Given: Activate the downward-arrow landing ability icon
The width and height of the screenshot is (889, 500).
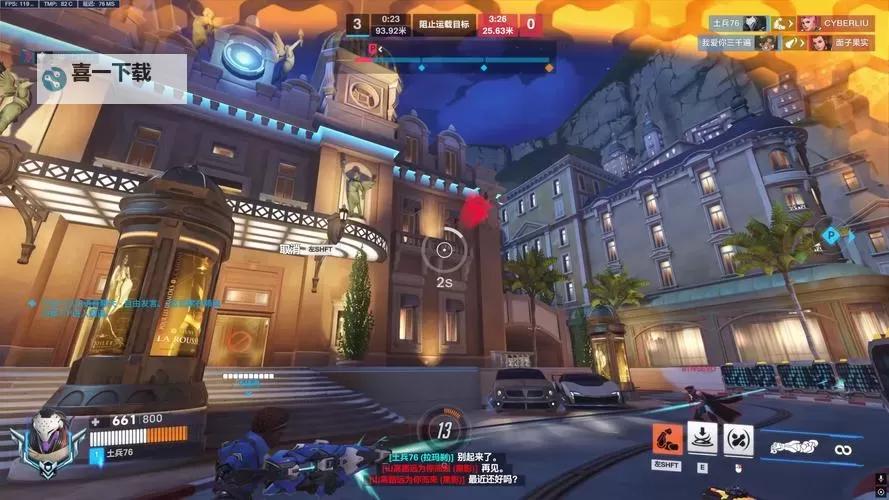Looking at the screenshot, I should pyautogui.click(x=704, y=439).
